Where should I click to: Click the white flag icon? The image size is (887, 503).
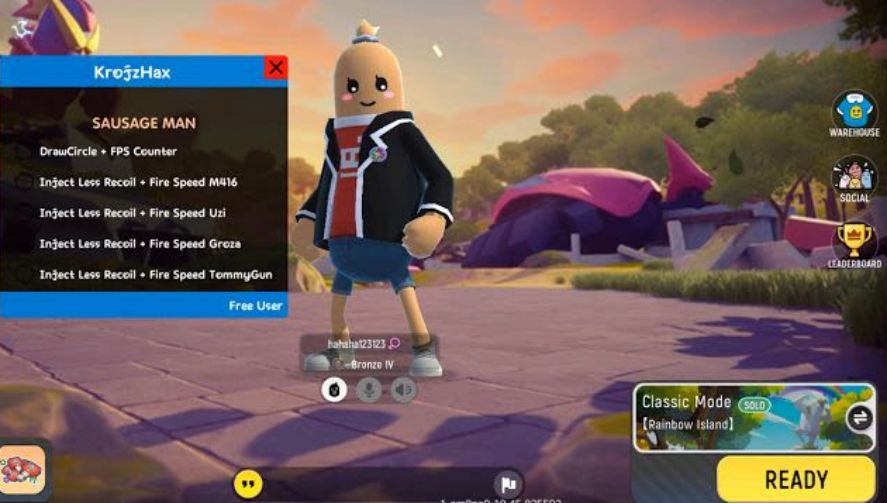[508, 483]
